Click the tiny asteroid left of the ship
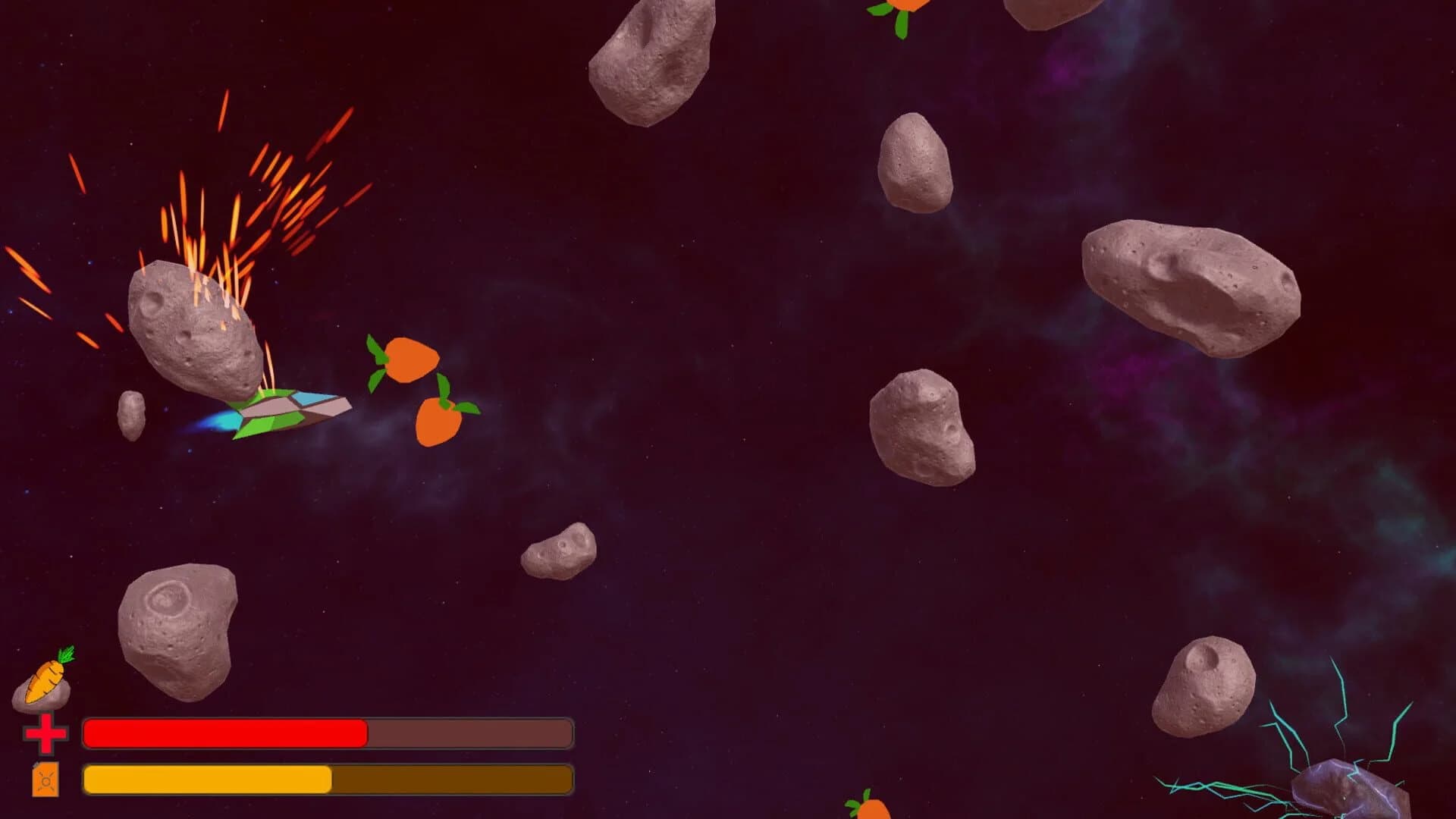The width and height of the screenshot is (1456, 819). [x=130, y=413]
